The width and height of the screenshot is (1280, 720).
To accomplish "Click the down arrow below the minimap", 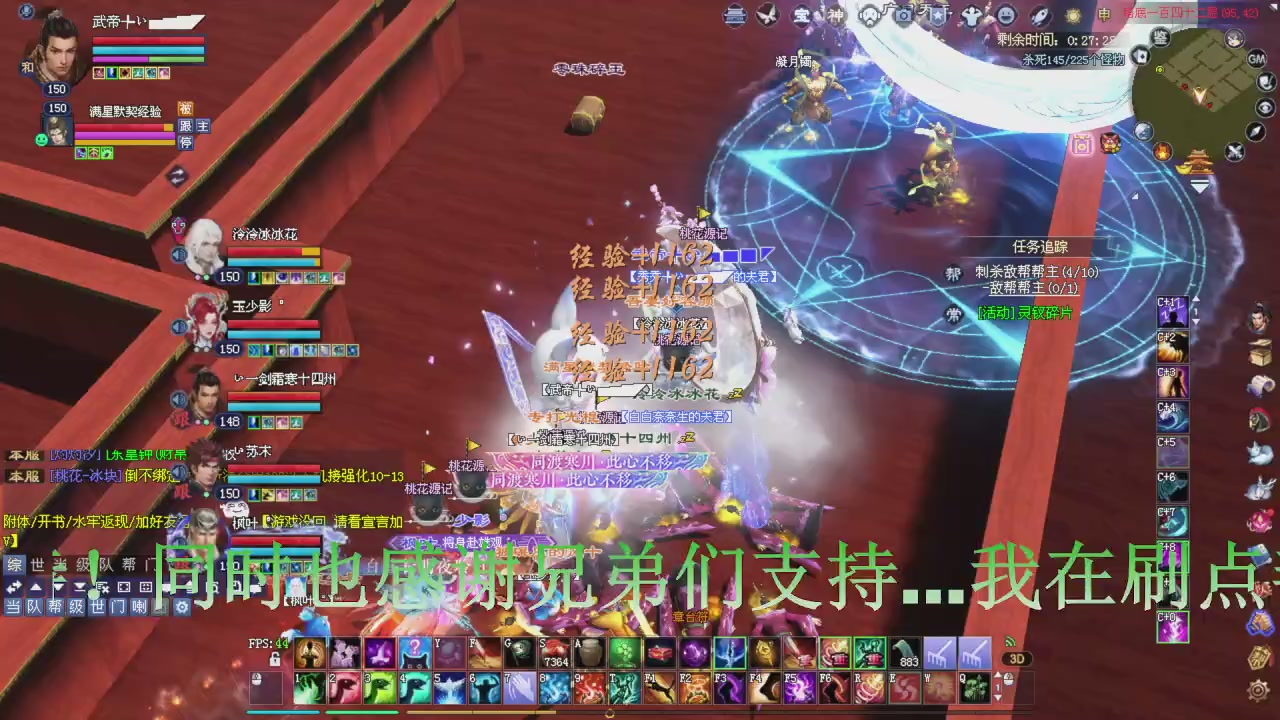I will (x=1198, y=186).
